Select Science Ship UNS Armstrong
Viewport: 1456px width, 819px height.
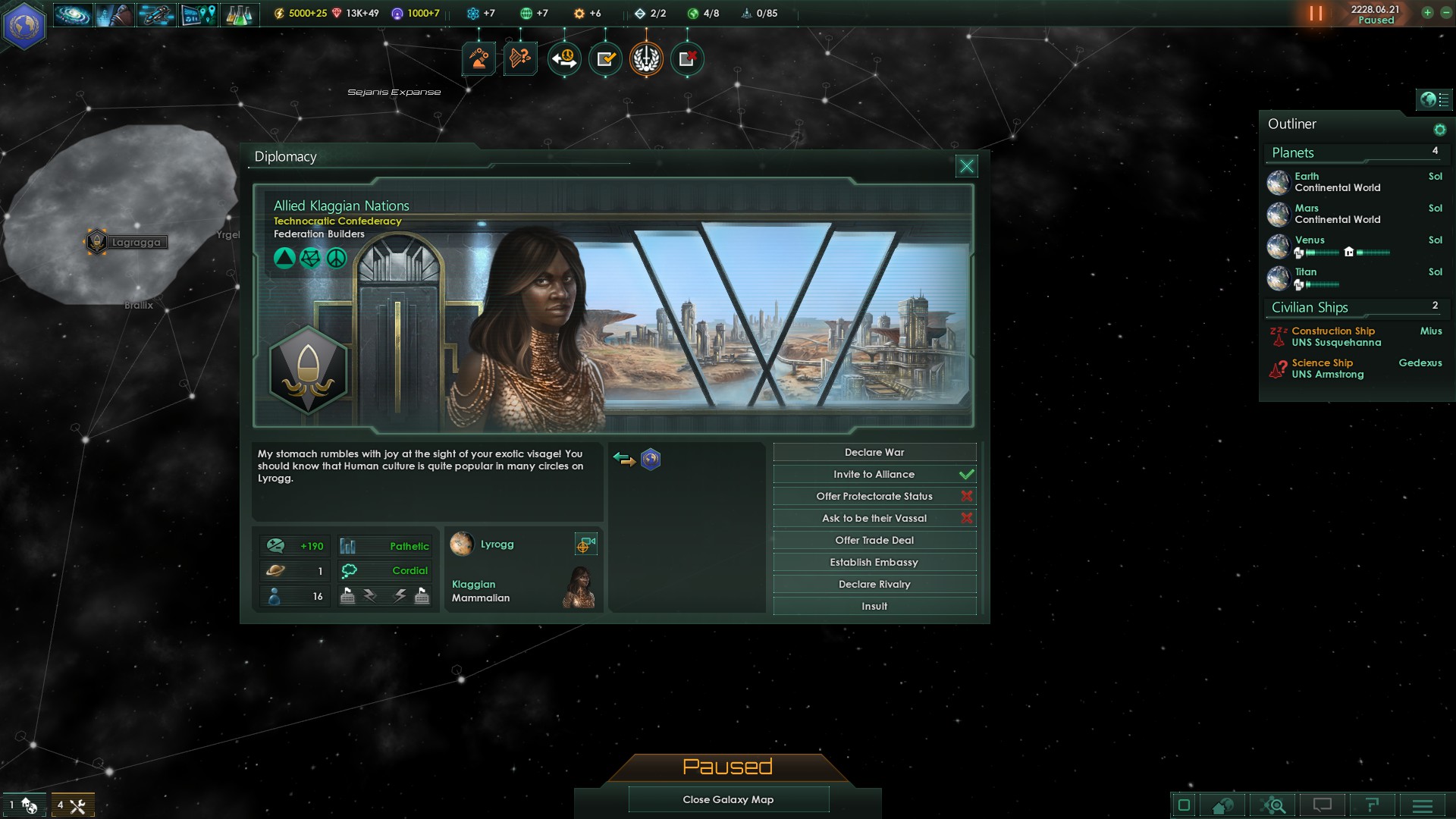point(1327,369)
